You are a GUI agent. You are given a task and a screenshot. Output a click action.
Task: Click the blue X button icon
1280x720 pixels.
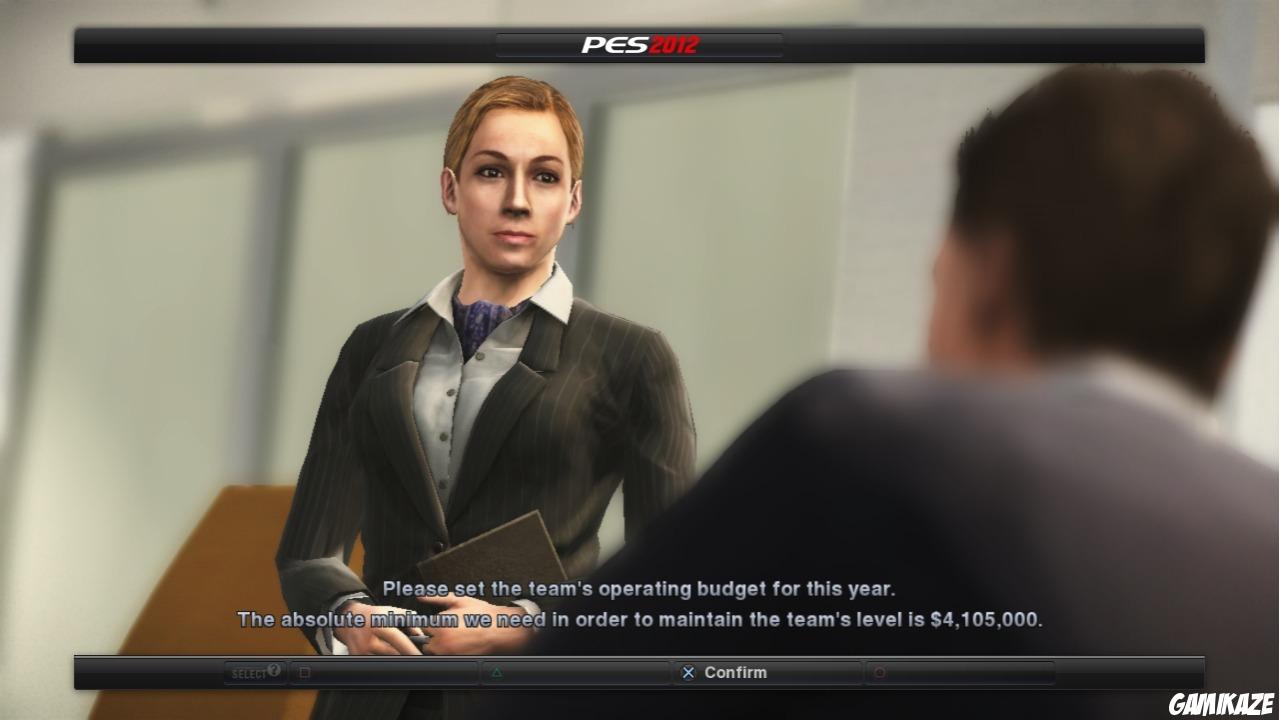pyautogui.click(x=687, y=673)
